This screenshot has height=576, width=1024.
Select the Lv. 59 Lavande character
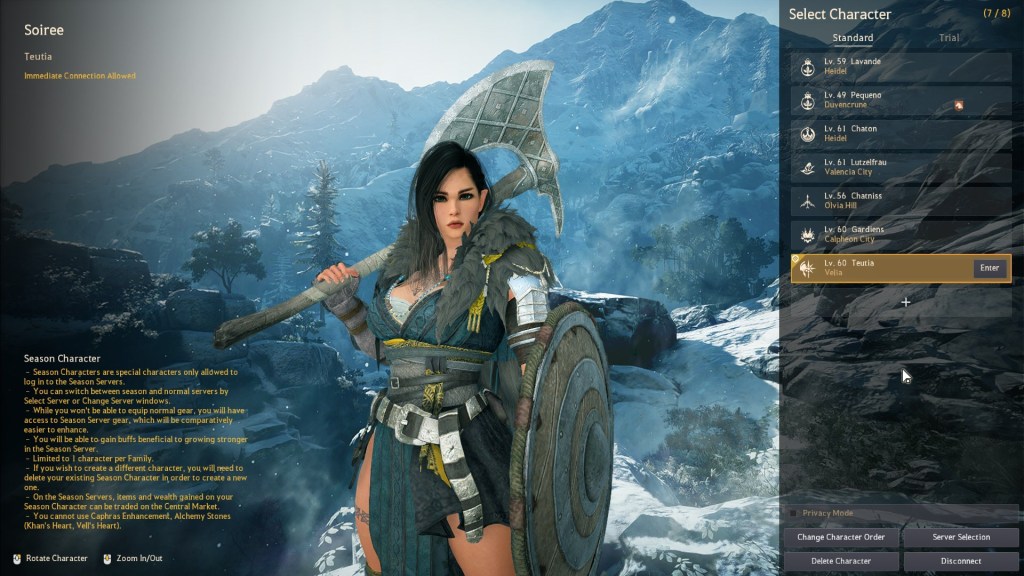(x=900, y=66)
